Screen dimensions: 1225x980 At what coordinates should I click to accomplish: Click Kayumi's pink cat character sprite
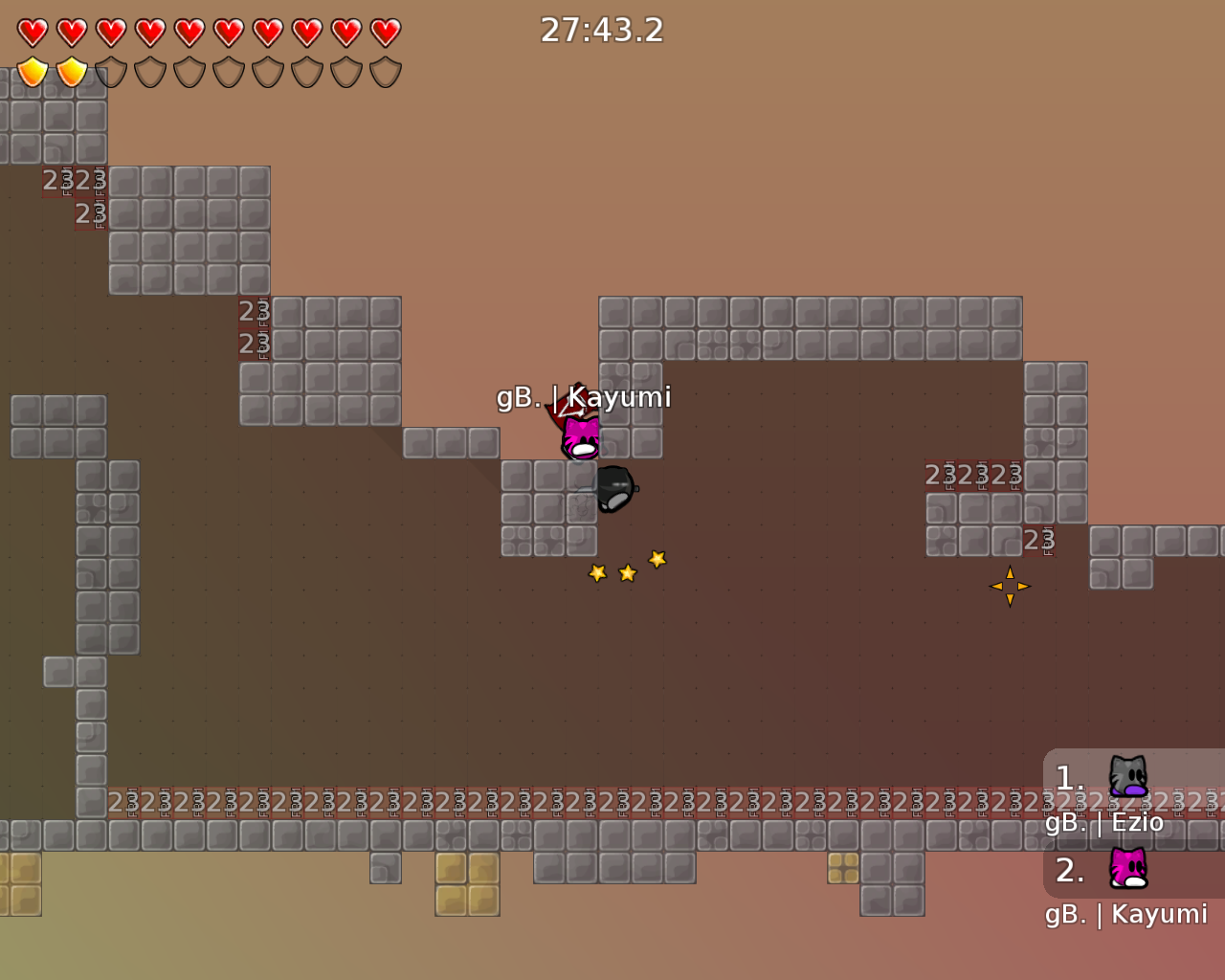click(578, 438)
